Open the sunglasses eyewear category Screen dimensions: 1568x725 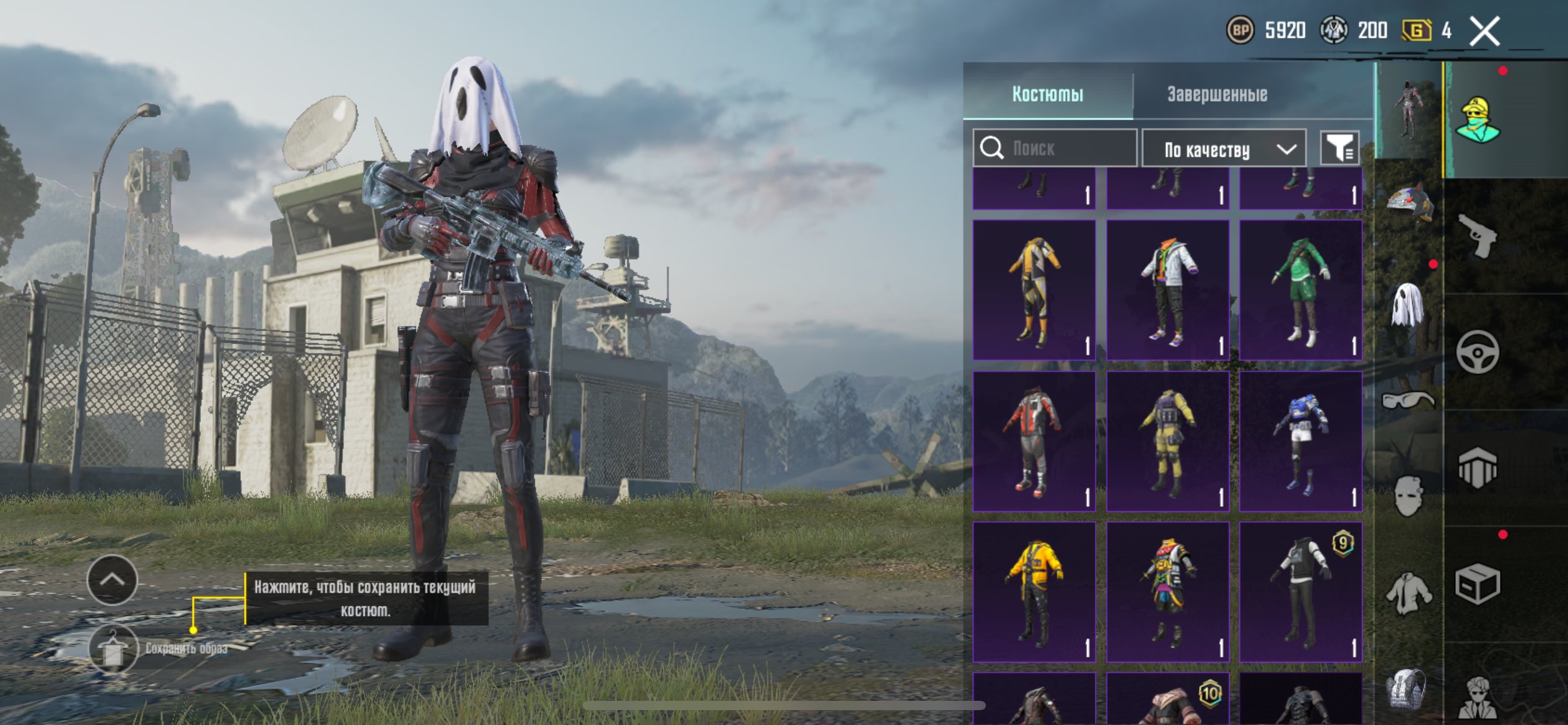[1407, 401]
